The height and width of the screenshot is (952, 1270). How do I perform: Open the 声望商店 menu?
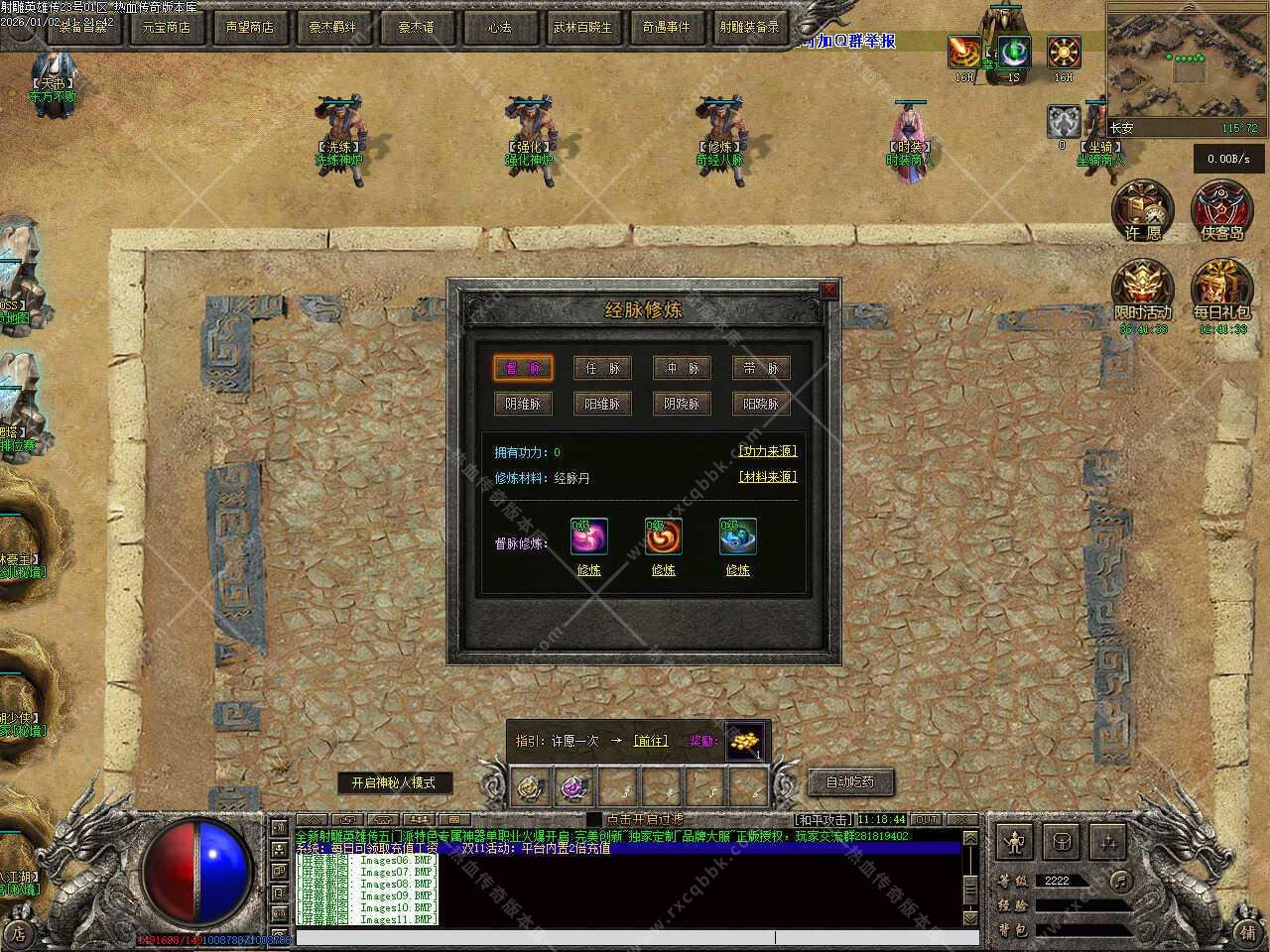pos(249,27)
